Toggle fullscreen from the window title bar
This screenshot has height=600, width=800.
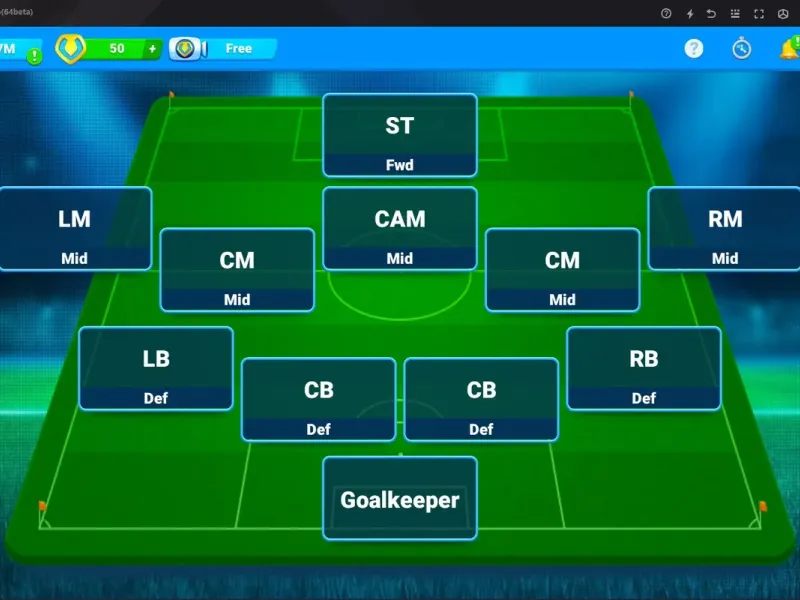[759, 13]
